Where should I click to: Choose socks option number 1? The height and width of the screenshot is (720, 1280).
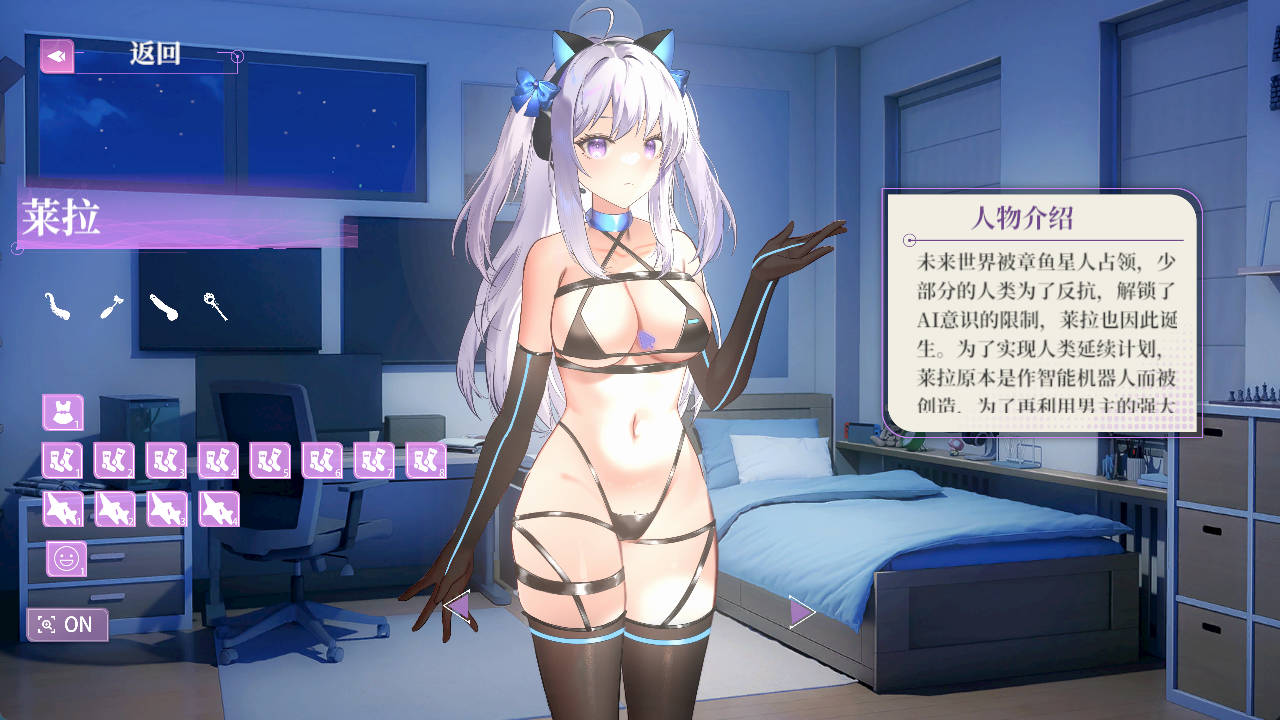62,460
